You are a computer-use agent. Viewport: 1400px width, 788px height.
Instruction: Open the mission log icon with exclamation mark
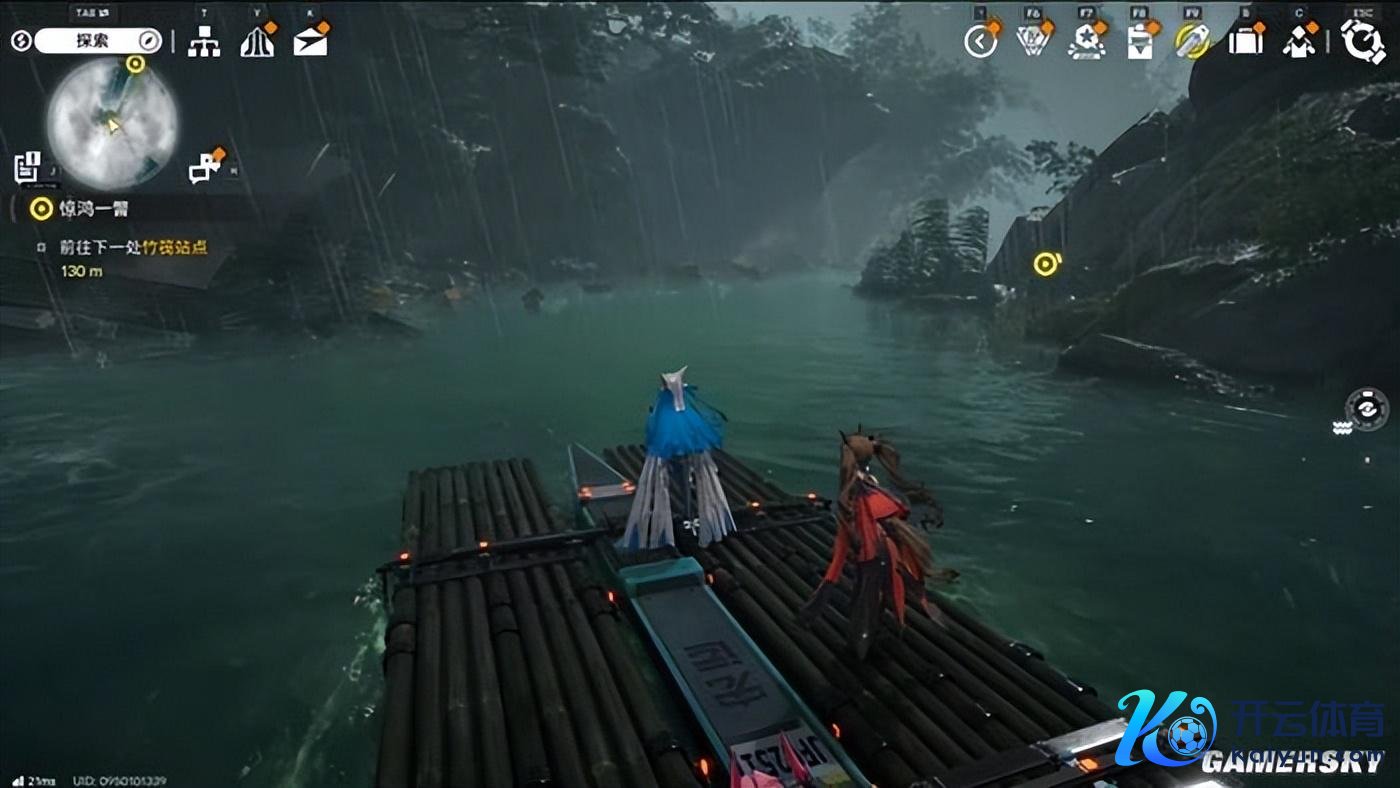click(x=27, y=167)
